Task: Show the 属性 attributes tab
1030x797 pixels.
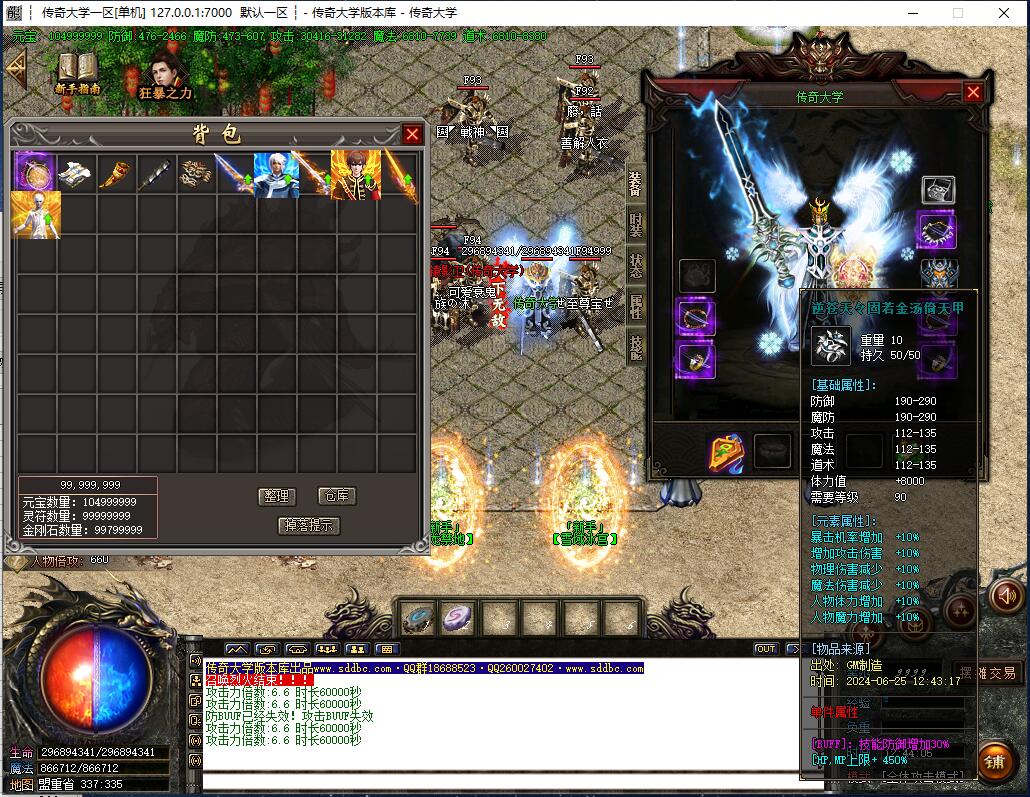Action: click(x=636, y=307)
